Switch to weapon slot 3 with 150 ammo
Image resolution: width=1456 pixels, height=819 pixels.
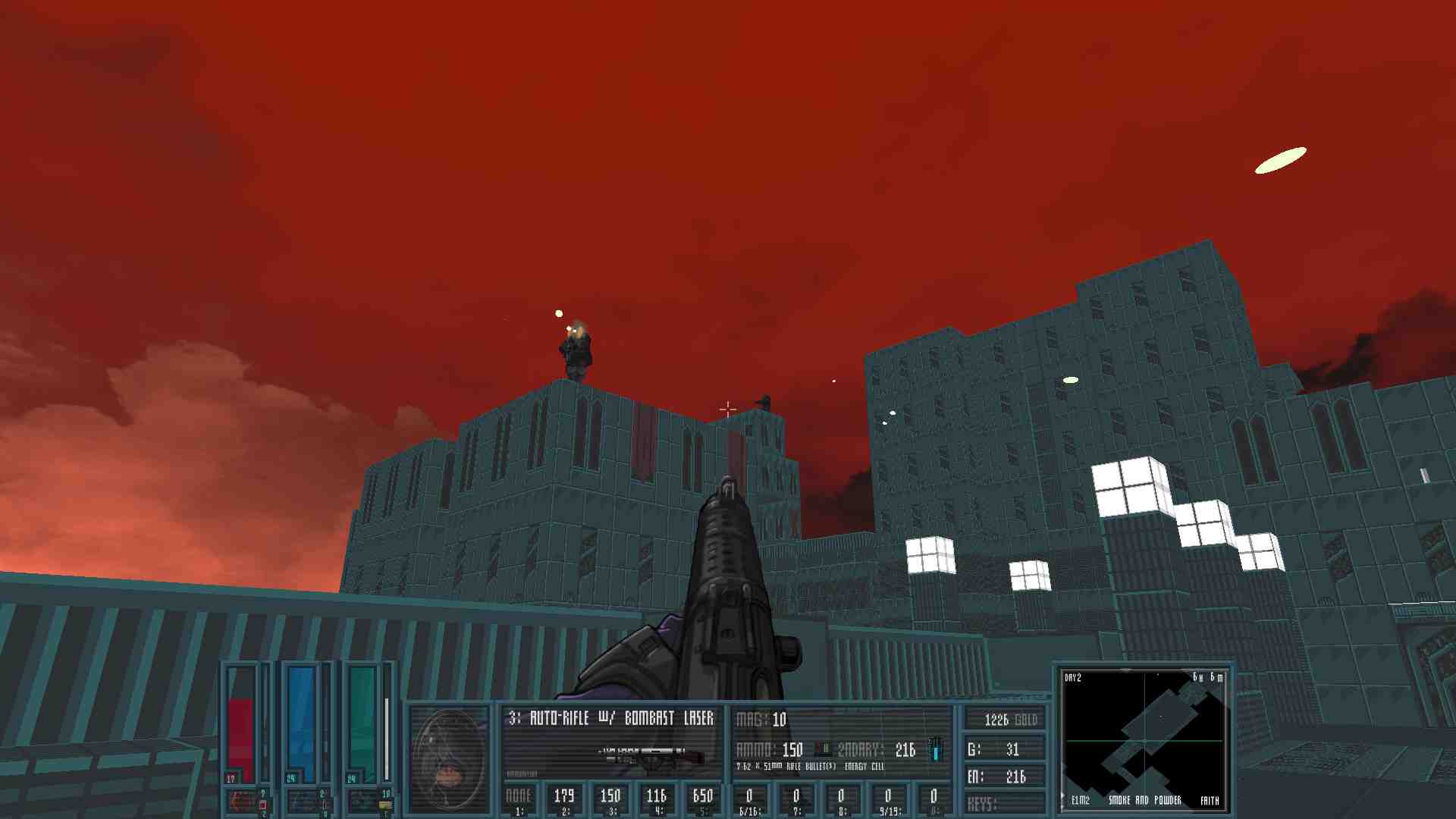click(610, 799)
